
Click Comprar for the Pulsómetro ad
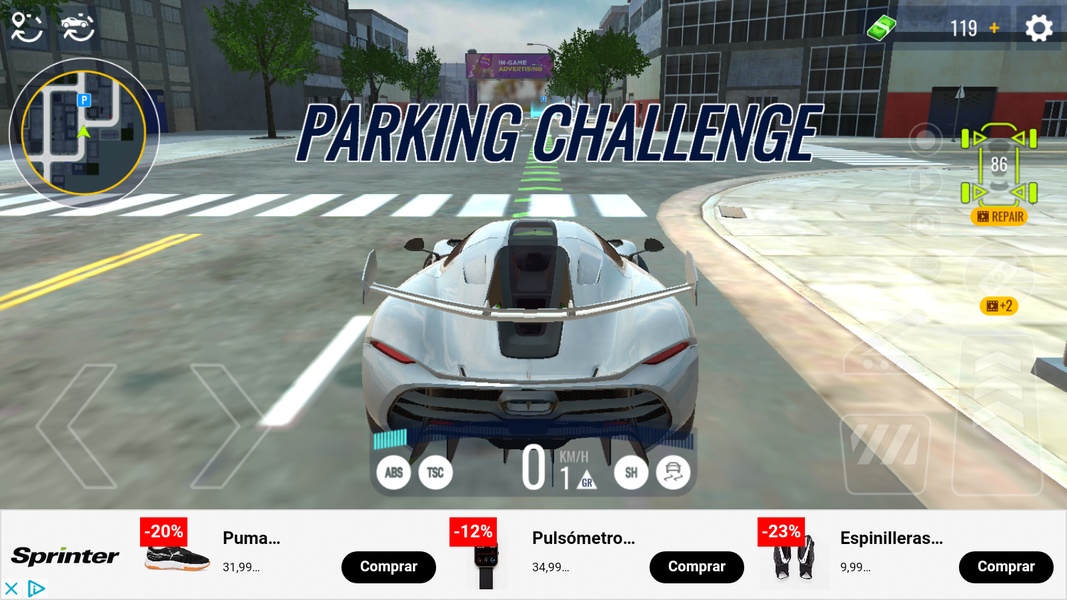pyautogui.click(x=696, y=567)
